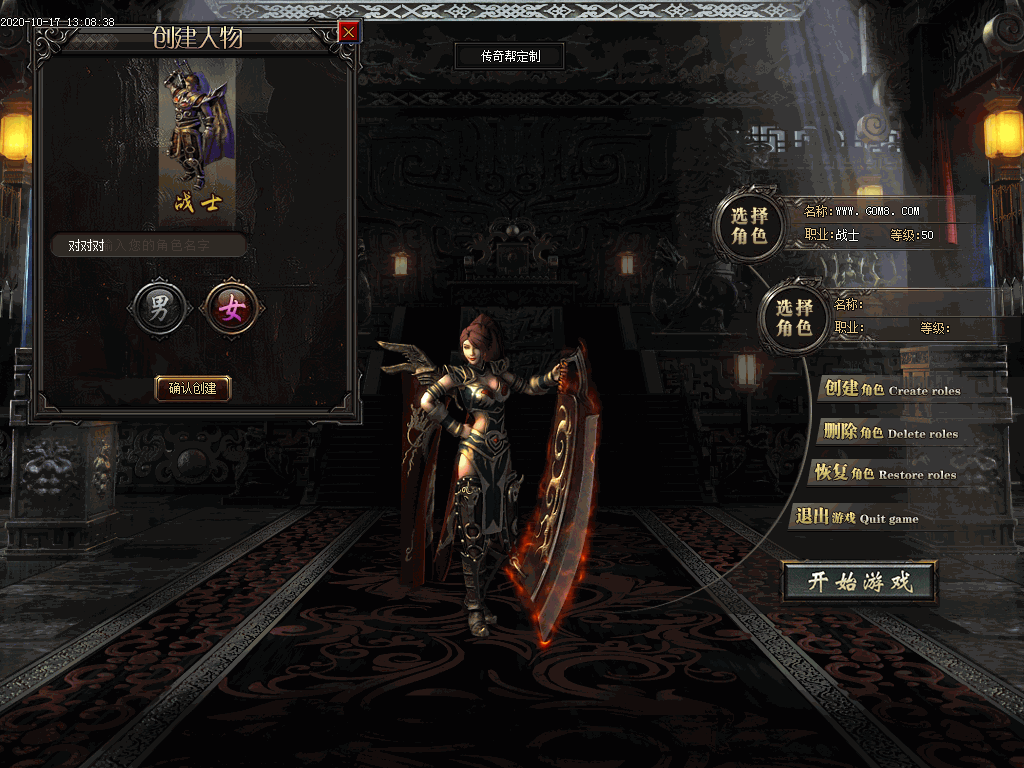Select the male 男 gender button

pyautogui.click(x=160, y=309)
